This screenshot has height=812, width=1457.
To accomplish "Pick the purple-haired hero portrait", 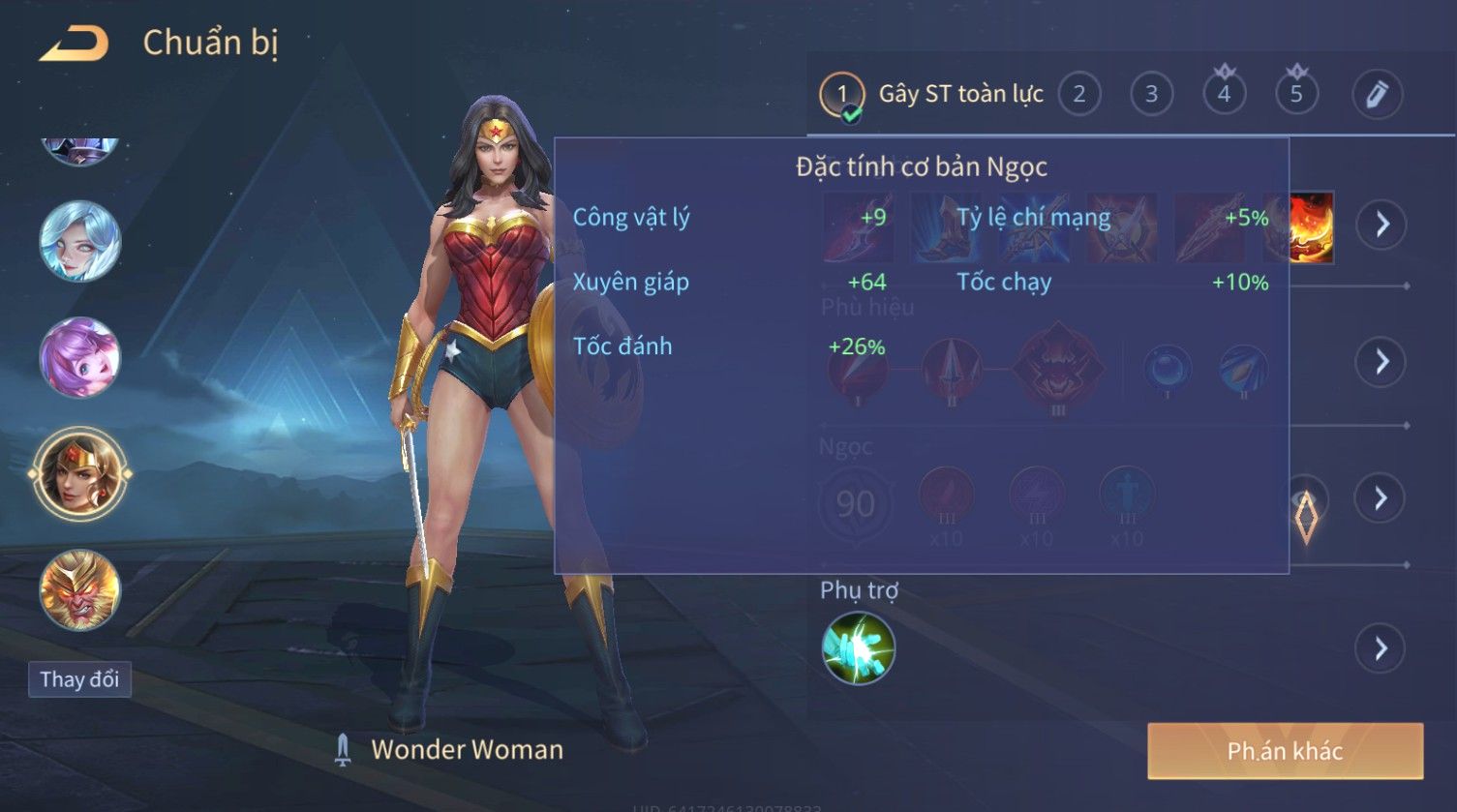I will pyautogui.click(x=79, y=357).
